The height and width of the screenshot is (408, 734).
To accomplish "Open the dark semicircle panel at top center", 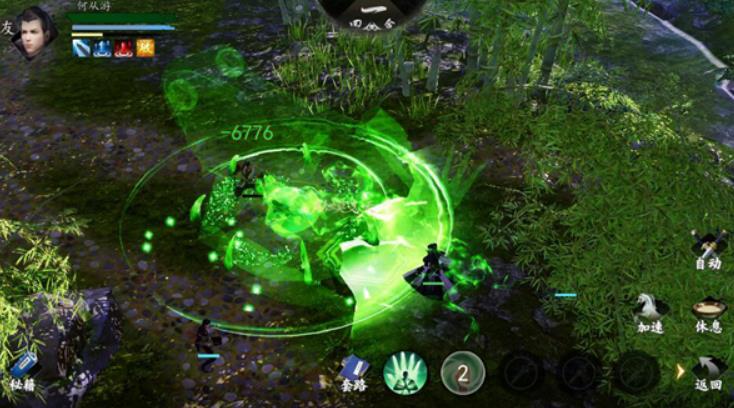I will [x=371, y=14].
